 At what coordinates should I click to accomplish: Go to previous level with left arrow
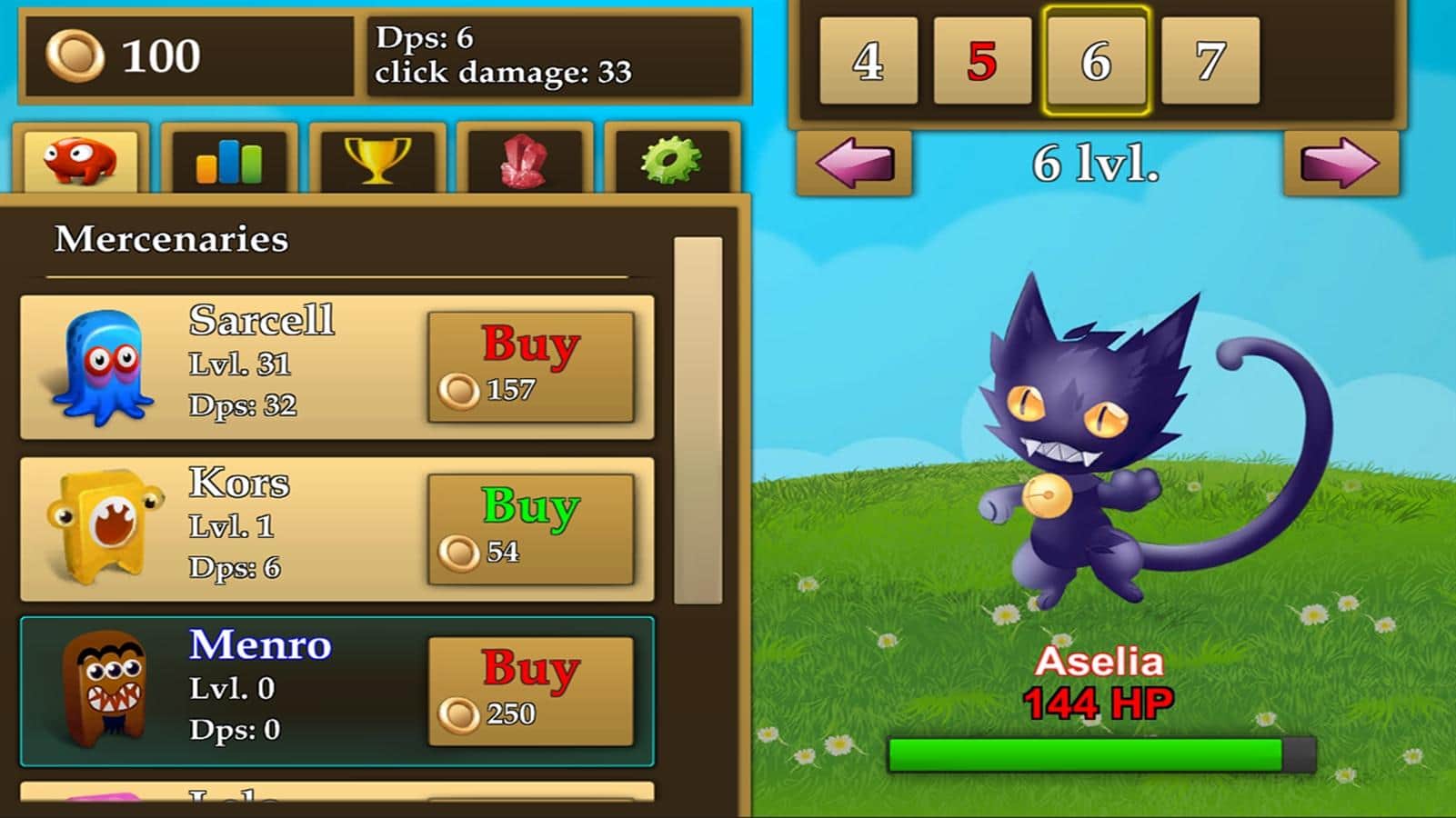pos(855,164)
